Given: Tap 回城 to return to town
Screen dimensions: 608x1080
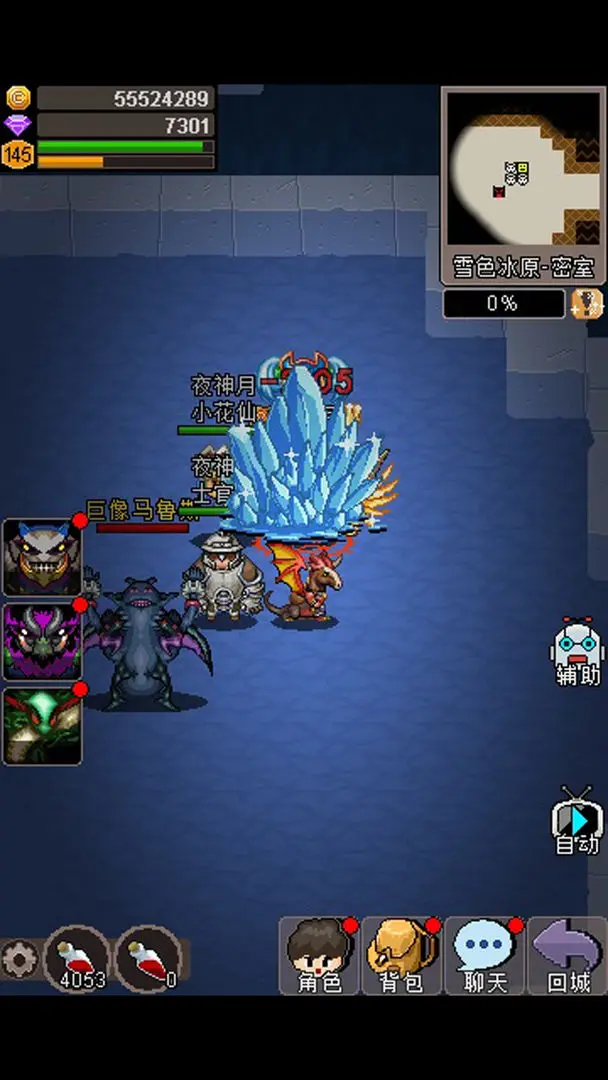Looking at the screenshot, I should (567, 956).
